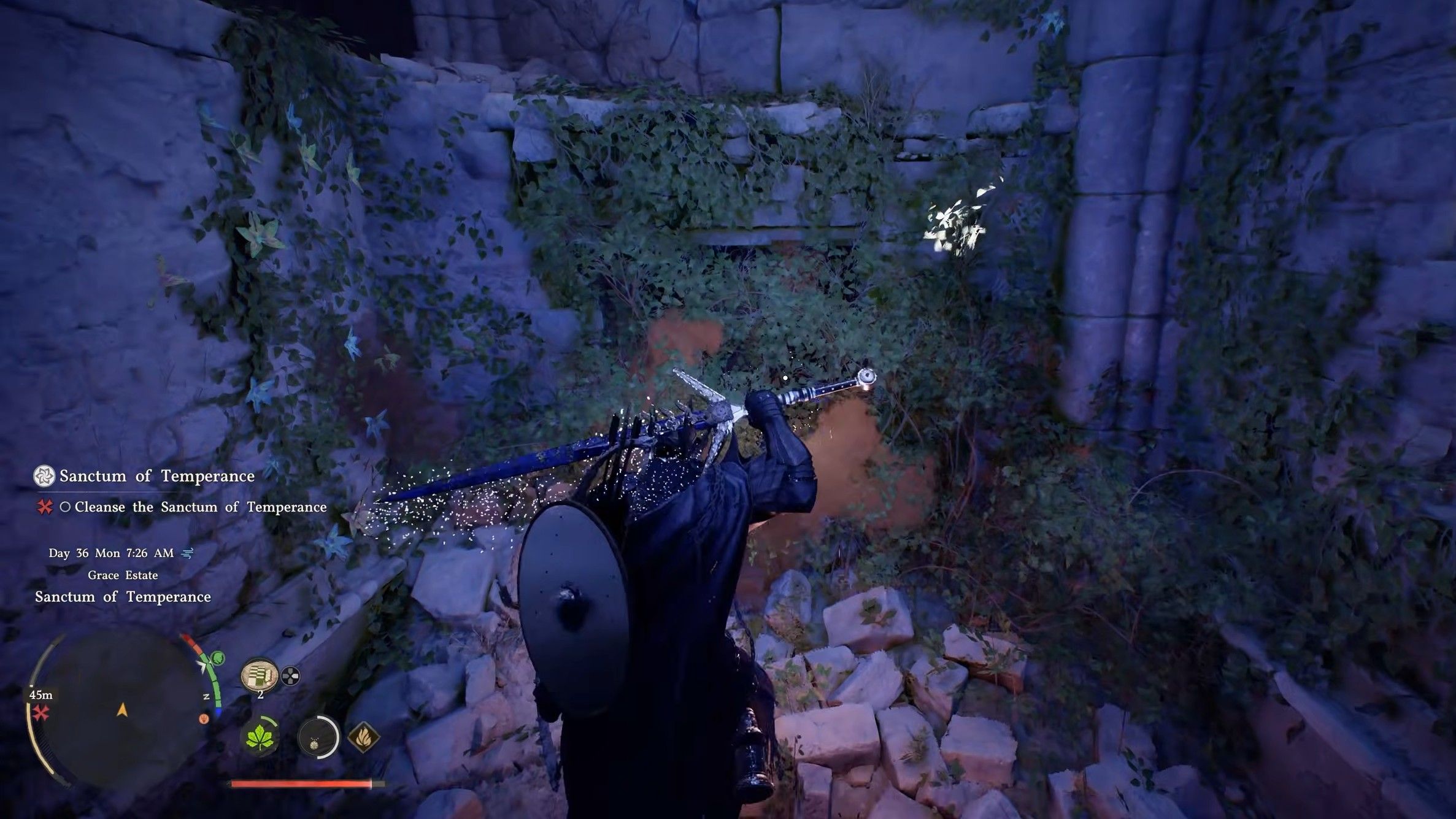The image size is (1456, 819).
Task: Open the Sanctum of Temperance quest tracker
Action: (x=156, y=476)
